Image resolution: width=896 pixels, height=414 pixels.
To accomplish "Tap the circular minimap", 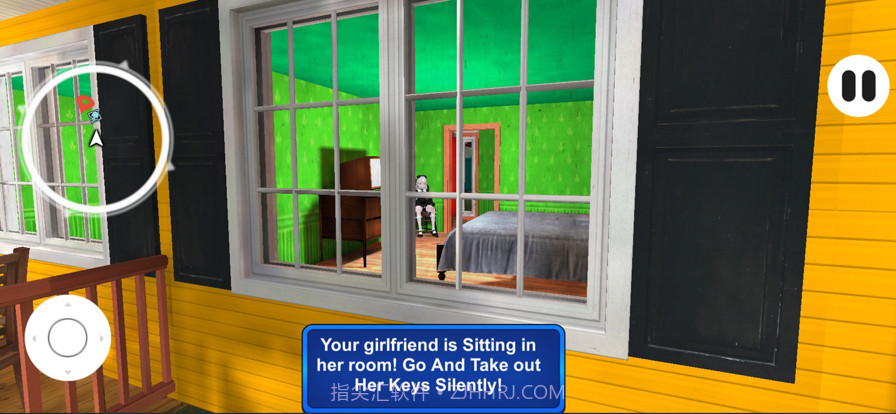I will 95,138.
